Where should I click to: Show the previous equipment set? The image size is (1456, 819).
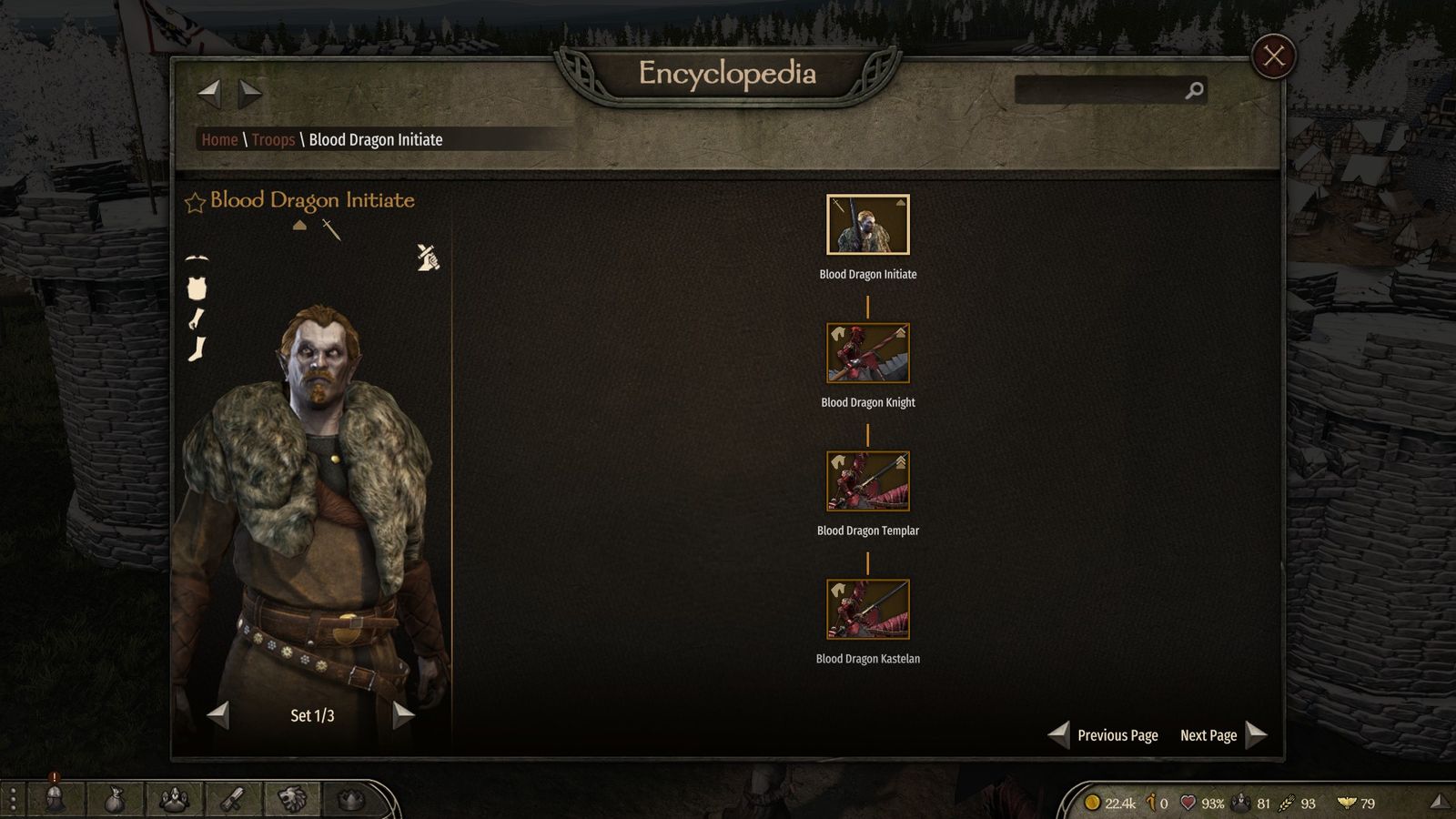(x=218, y=715)
